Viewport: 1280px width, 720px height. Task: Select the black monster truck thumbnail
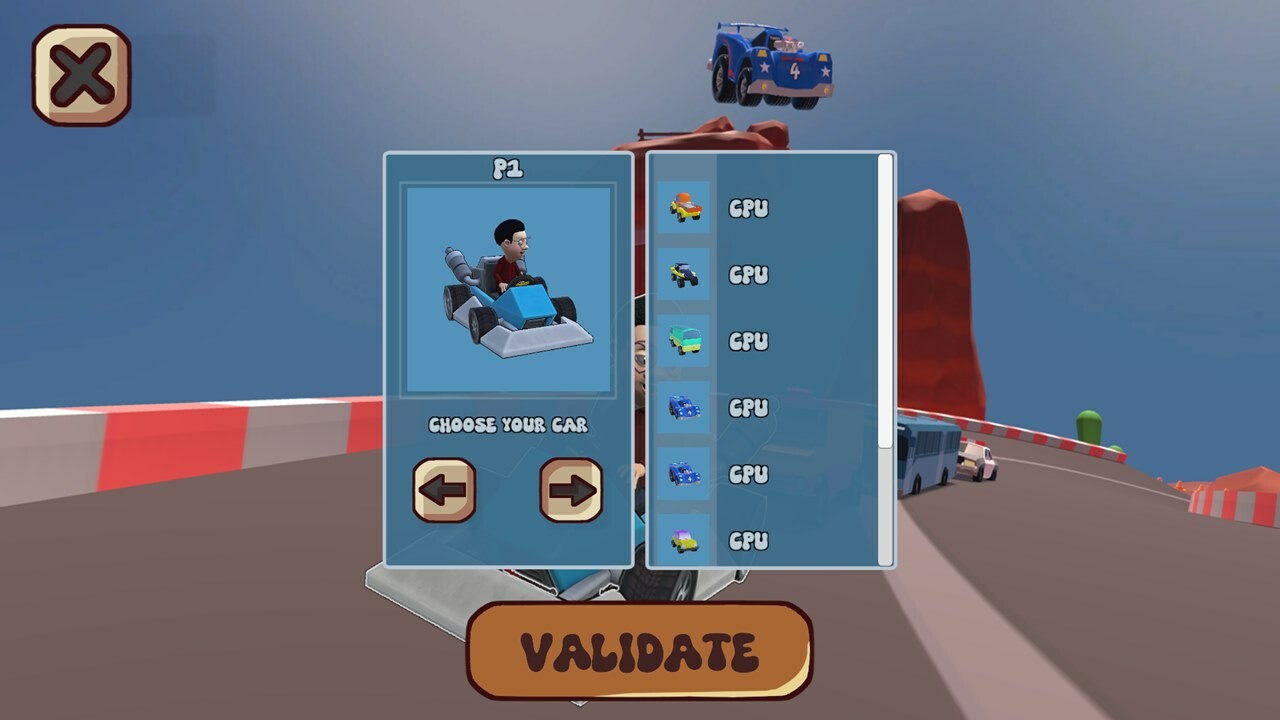point(685,275)
